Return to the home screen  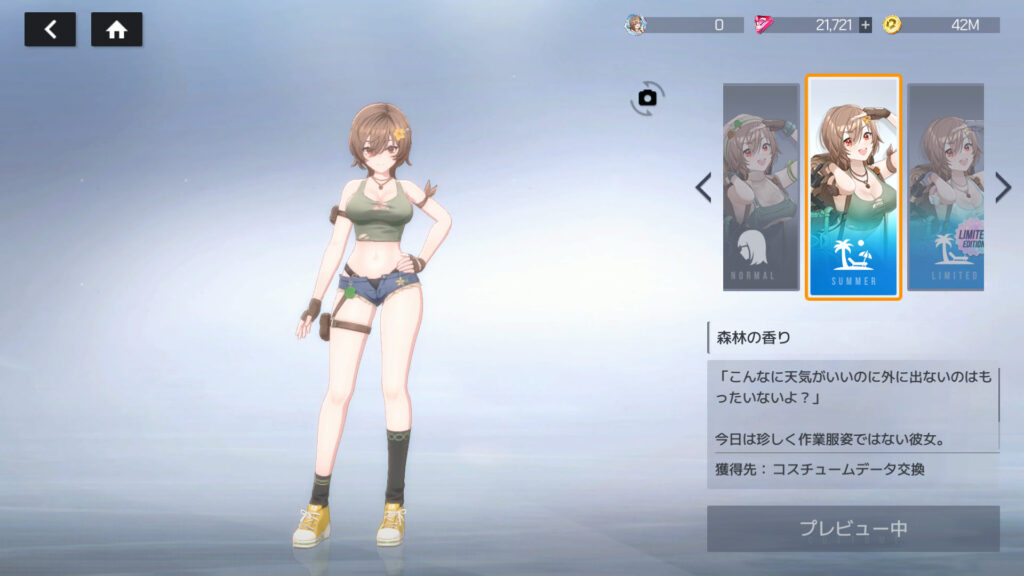tap(116, 29)
